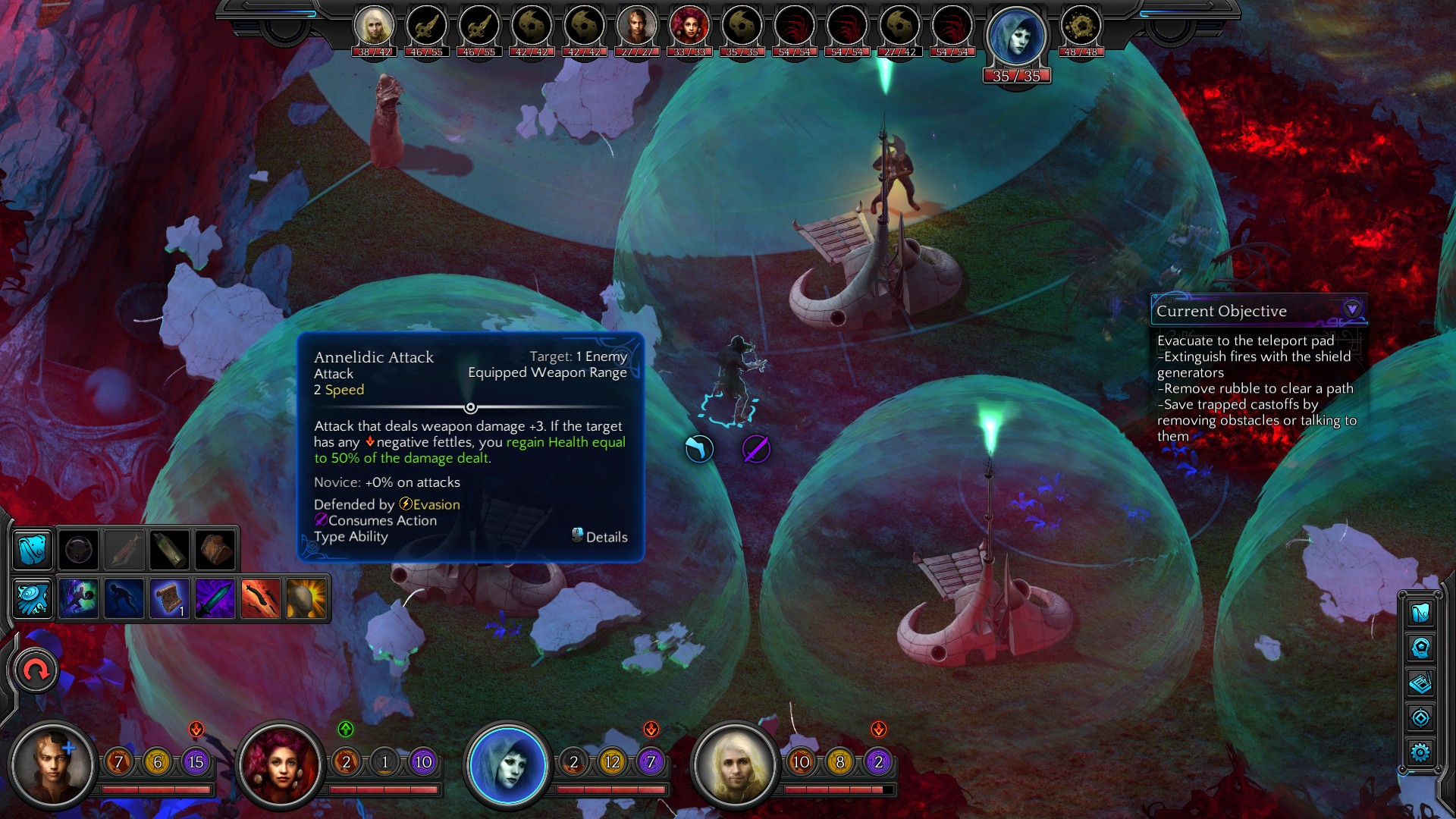Select the pink-haired companion's portrait
1456x819 pixels.
[x=279, y=766]
